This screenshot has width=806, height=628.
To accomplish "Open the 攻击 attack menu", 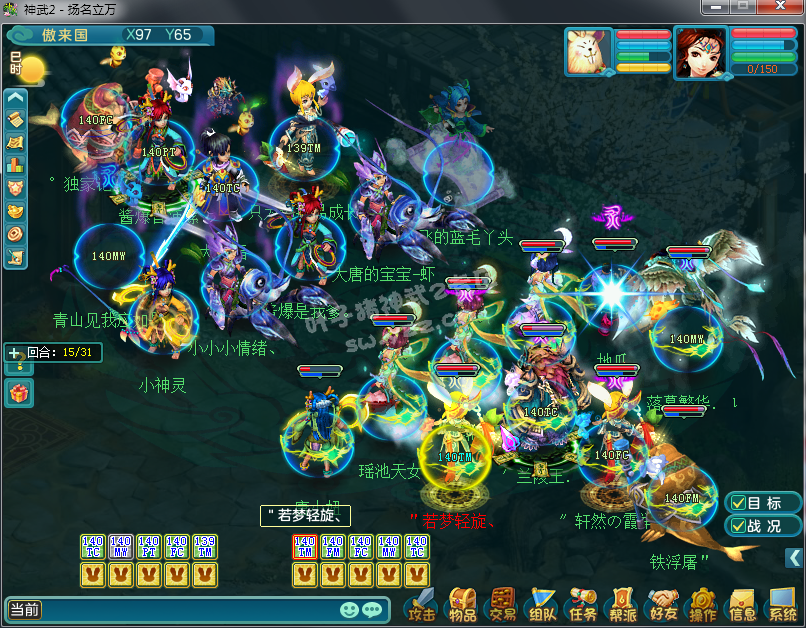I will (421, 605).
